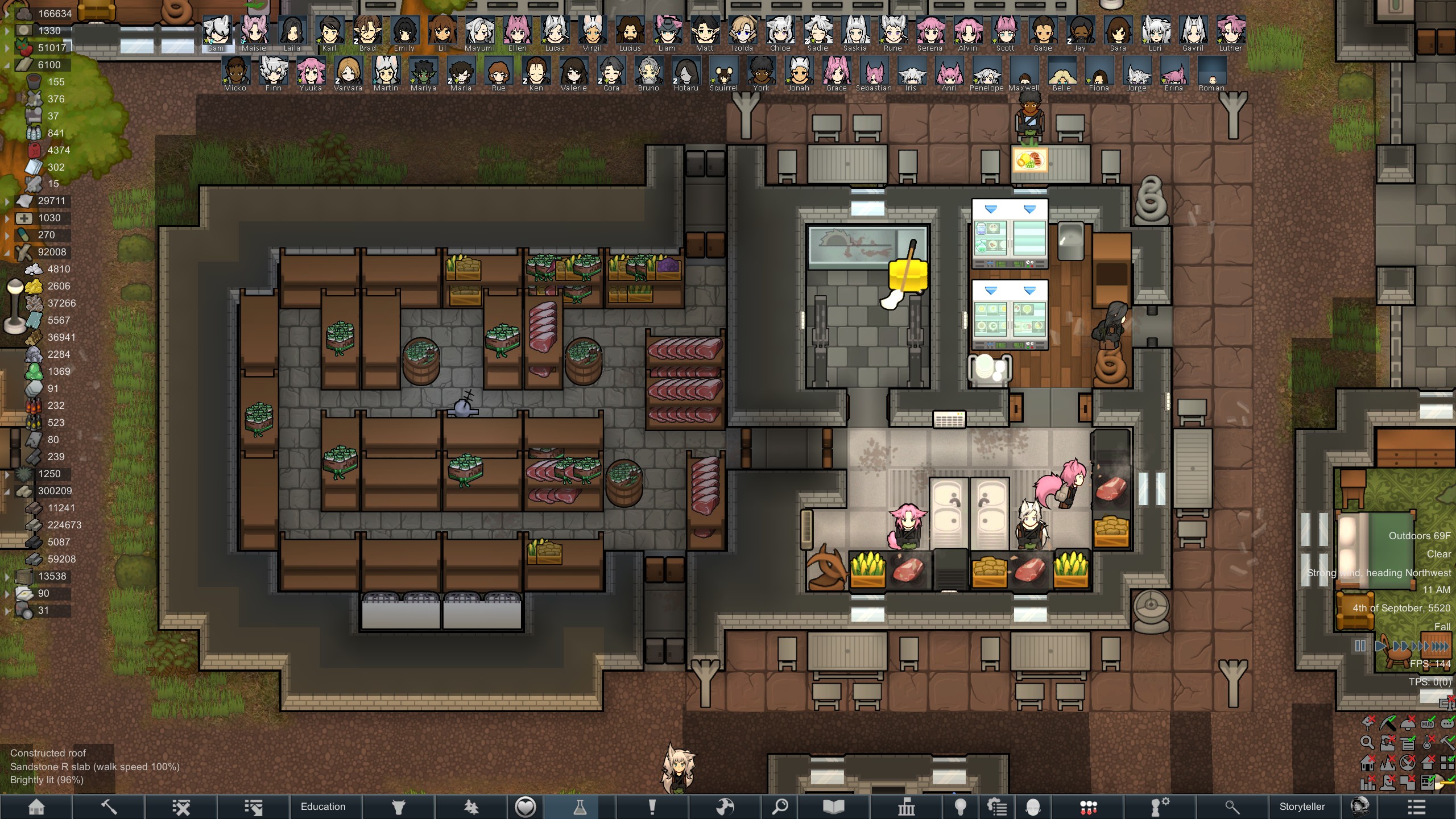1456x819 pixels.
Task: Select colonist Roman's portrait
Action: [x=1211, y=72]
